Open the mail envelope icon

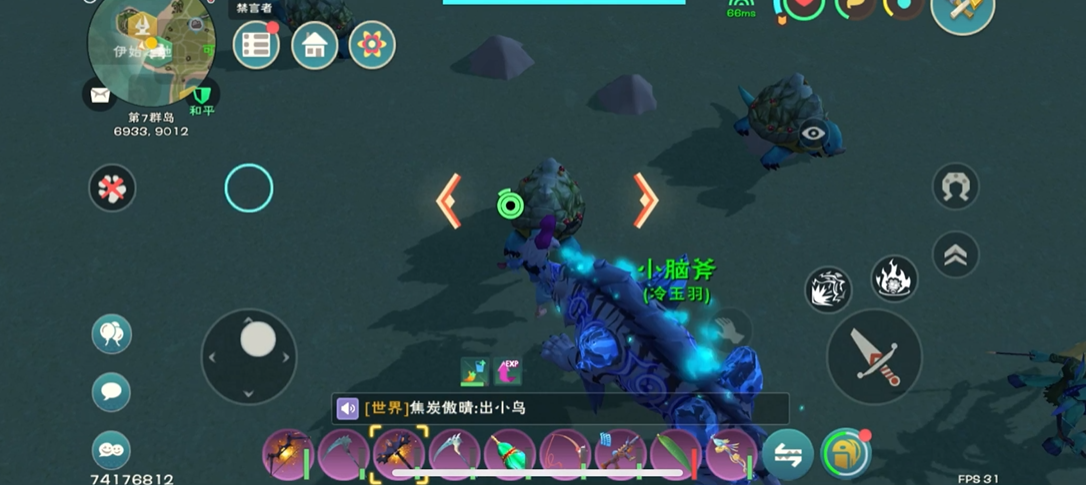[99, 95]
